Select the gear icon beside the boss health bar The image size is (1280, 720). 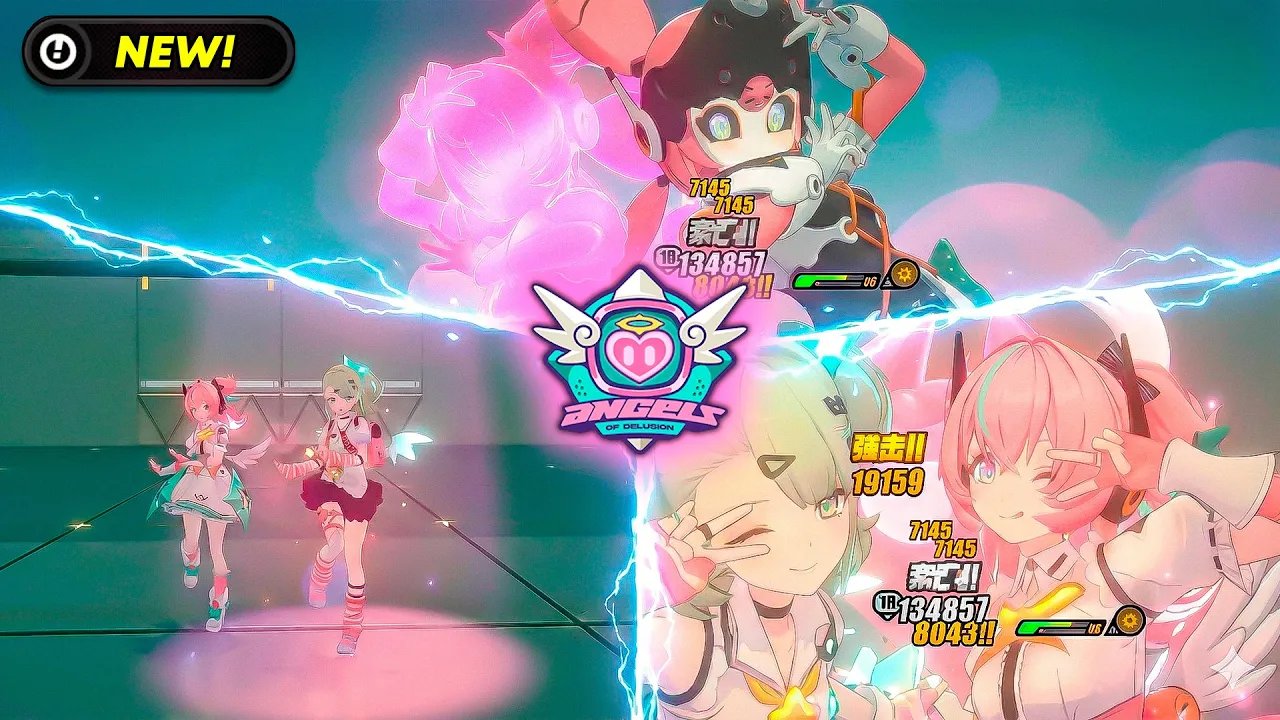pos(903,273)
